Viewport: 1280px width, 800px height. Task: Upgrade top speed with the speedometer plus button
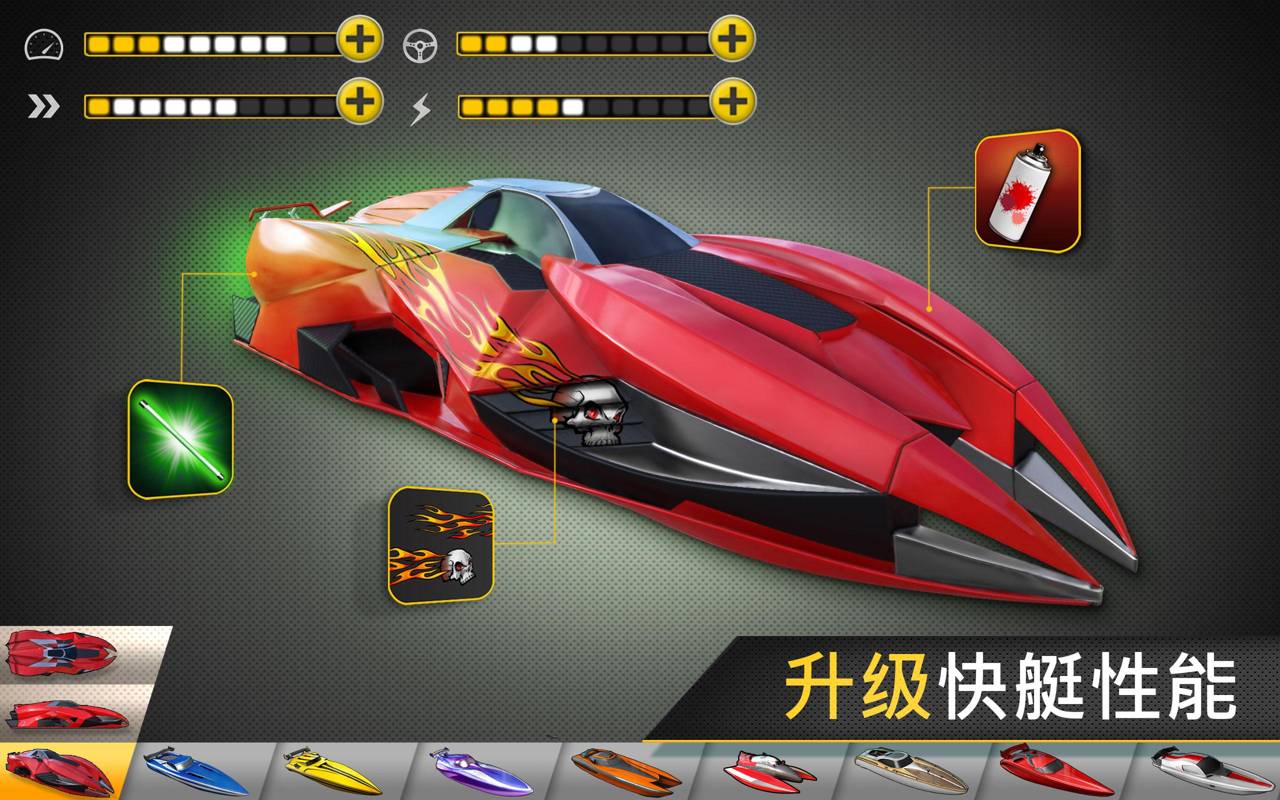[360, 40]
